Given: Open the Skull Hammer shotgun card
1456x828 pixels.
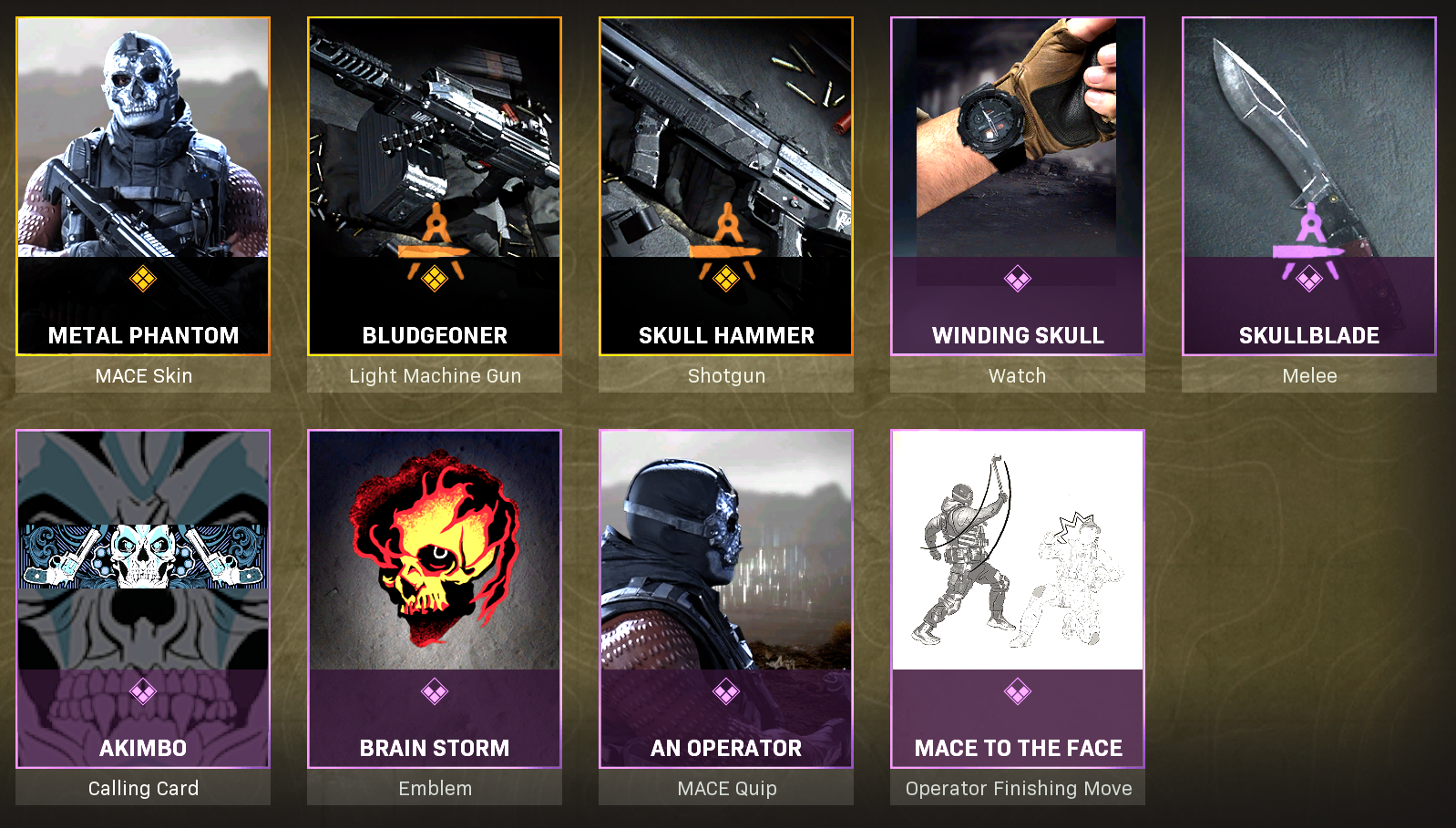Looking at the screenshot, I should pyautogui.click(x=726, y=187).
